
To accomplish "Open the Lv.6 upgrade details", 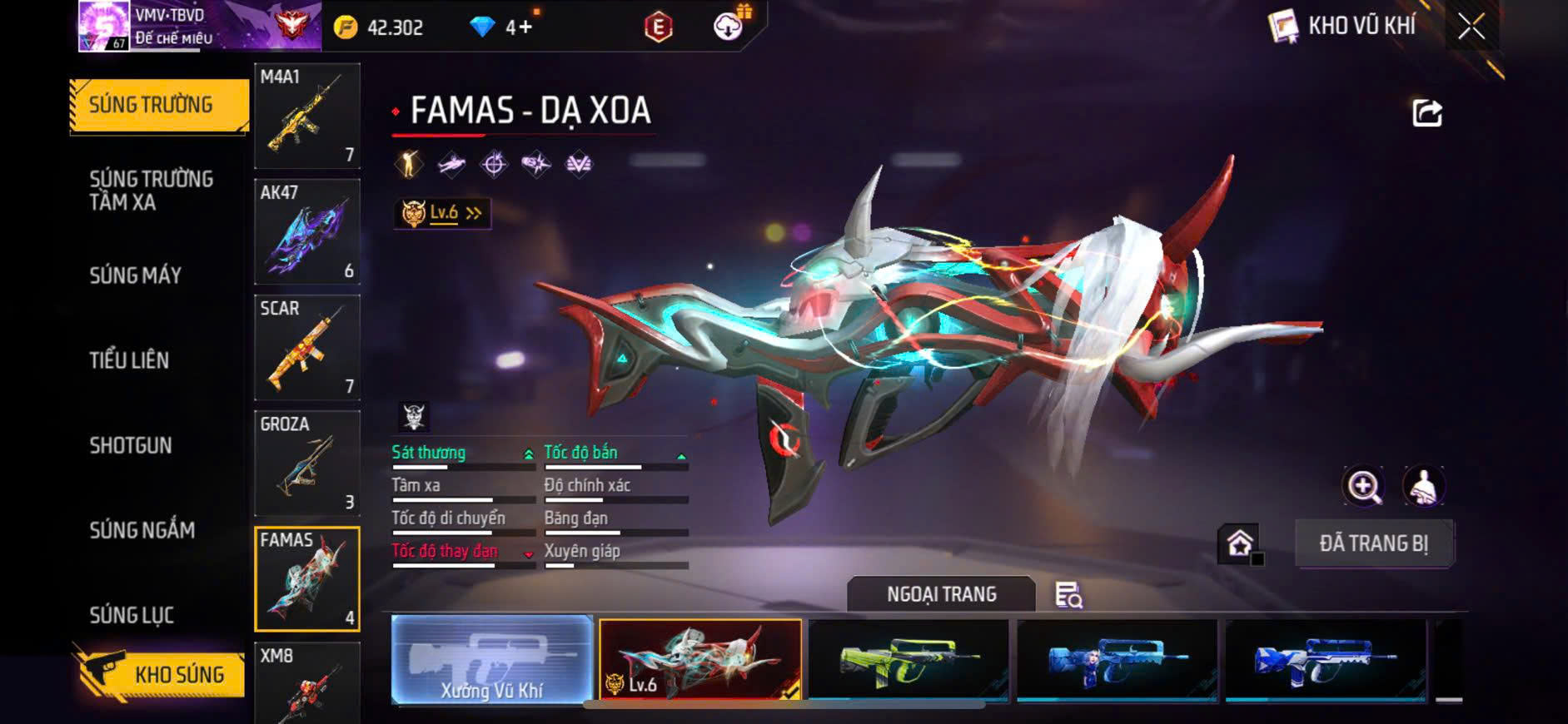I will coord(442,213).
